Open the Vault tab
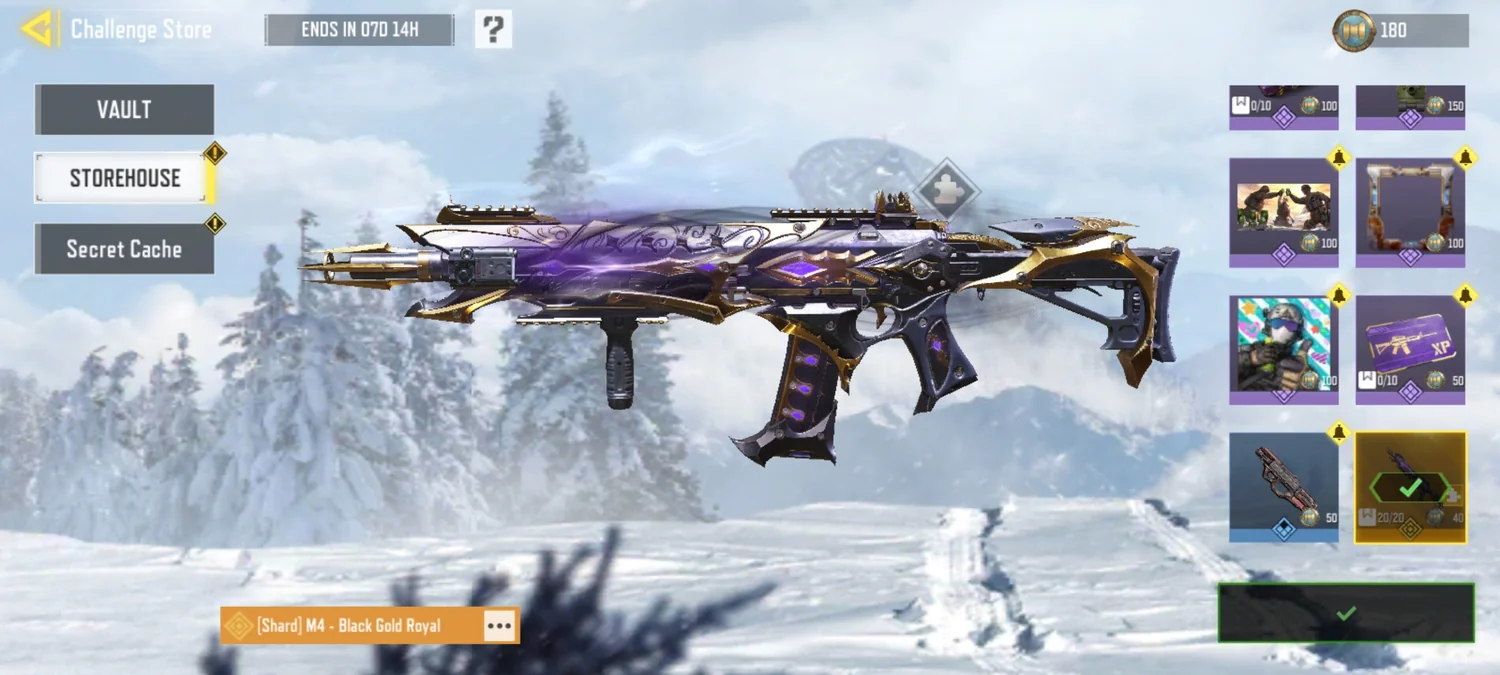Viewport: 1500px width, 675px height. coord(124,109)
